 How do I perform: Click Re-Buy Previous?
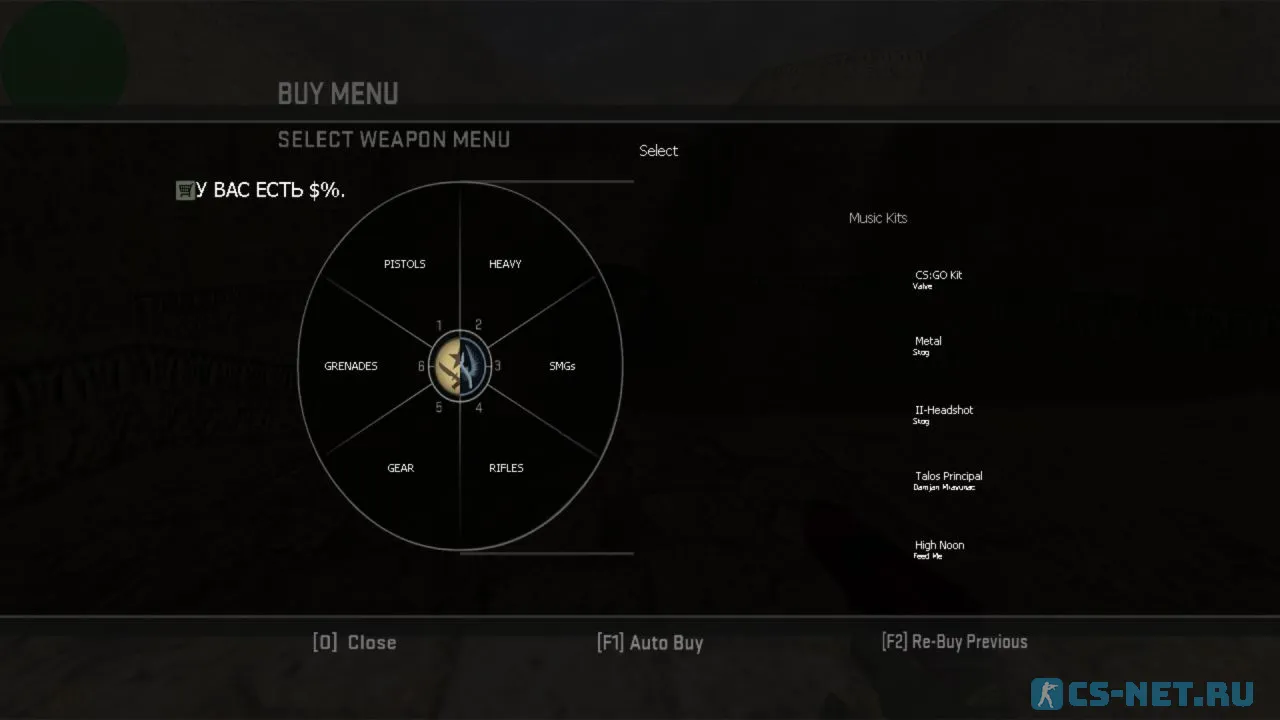[x=954, y=641]
